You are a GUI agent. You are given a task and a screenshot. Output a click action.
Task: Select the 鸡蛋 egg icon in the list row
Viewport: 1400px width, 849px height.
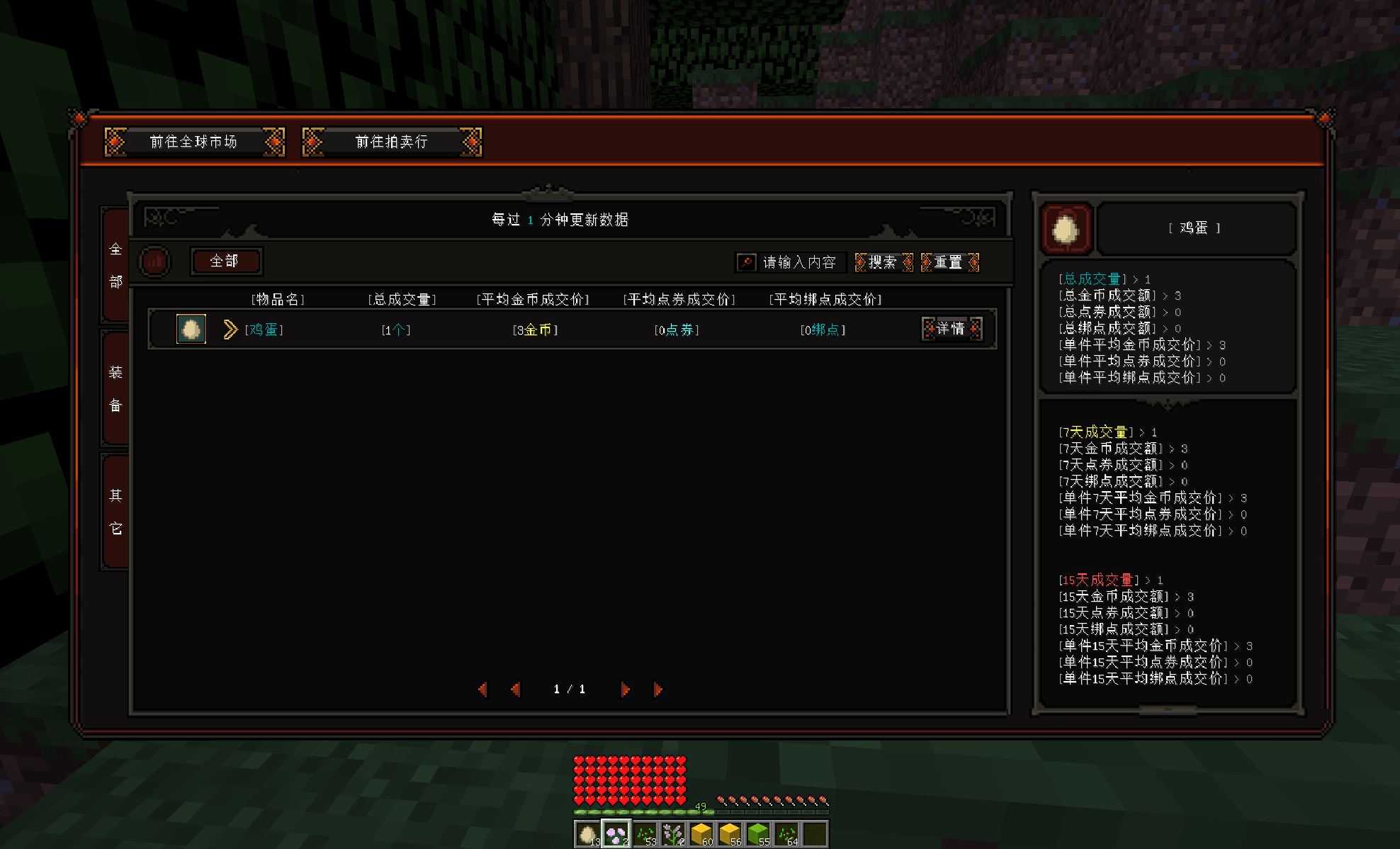coord(191,329)
